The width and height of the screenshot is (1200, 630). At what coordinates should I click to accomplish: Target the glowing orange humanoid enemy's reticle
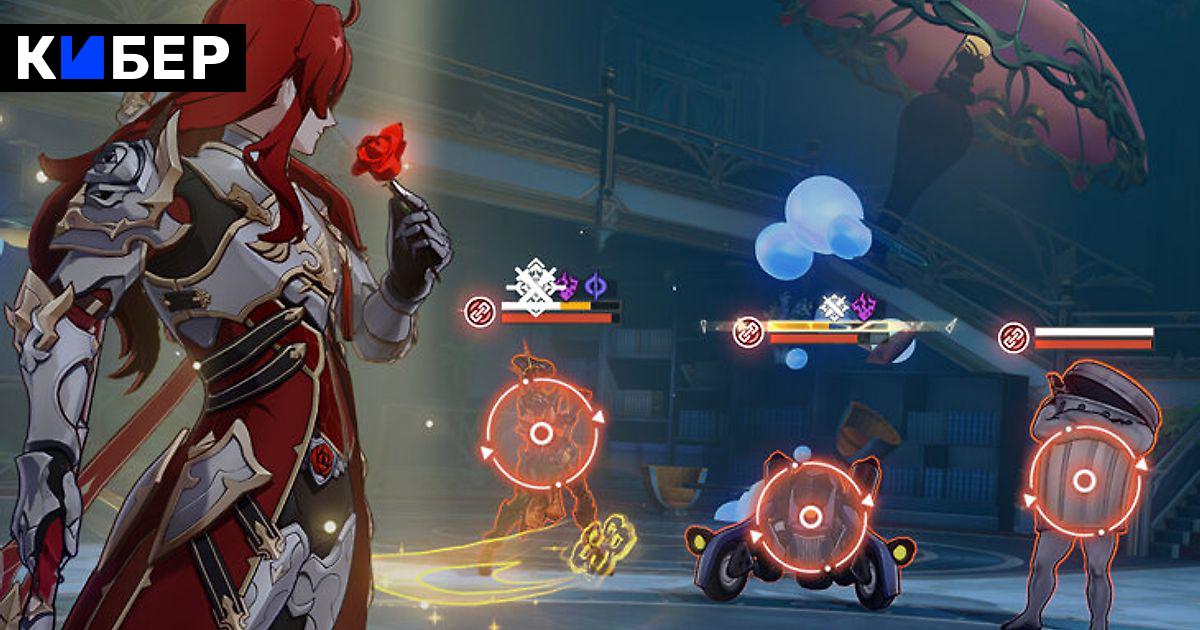[541, 432]
